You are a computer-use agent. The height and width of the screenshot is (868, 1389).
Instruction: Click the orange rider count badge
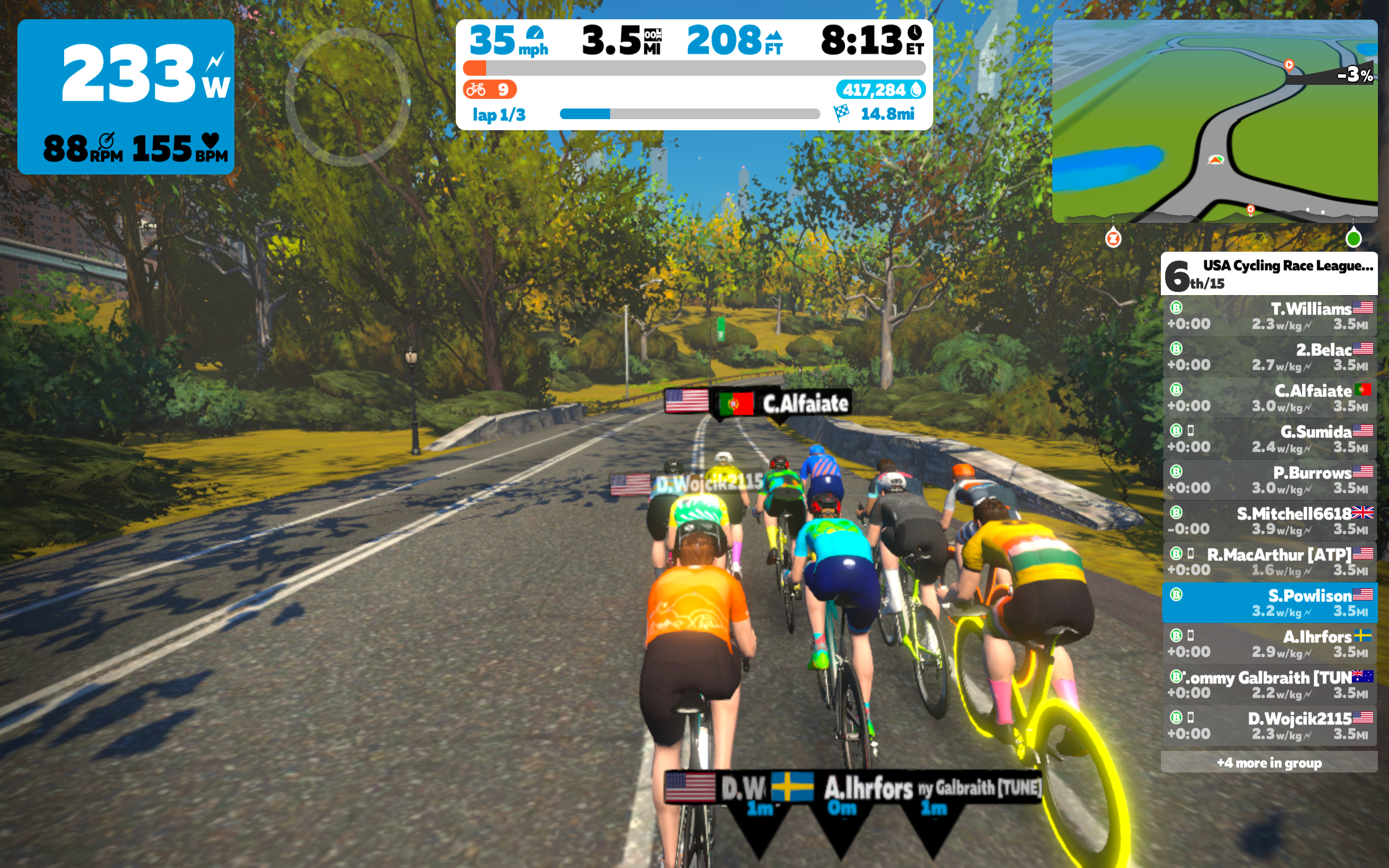(x=489, y=90)
